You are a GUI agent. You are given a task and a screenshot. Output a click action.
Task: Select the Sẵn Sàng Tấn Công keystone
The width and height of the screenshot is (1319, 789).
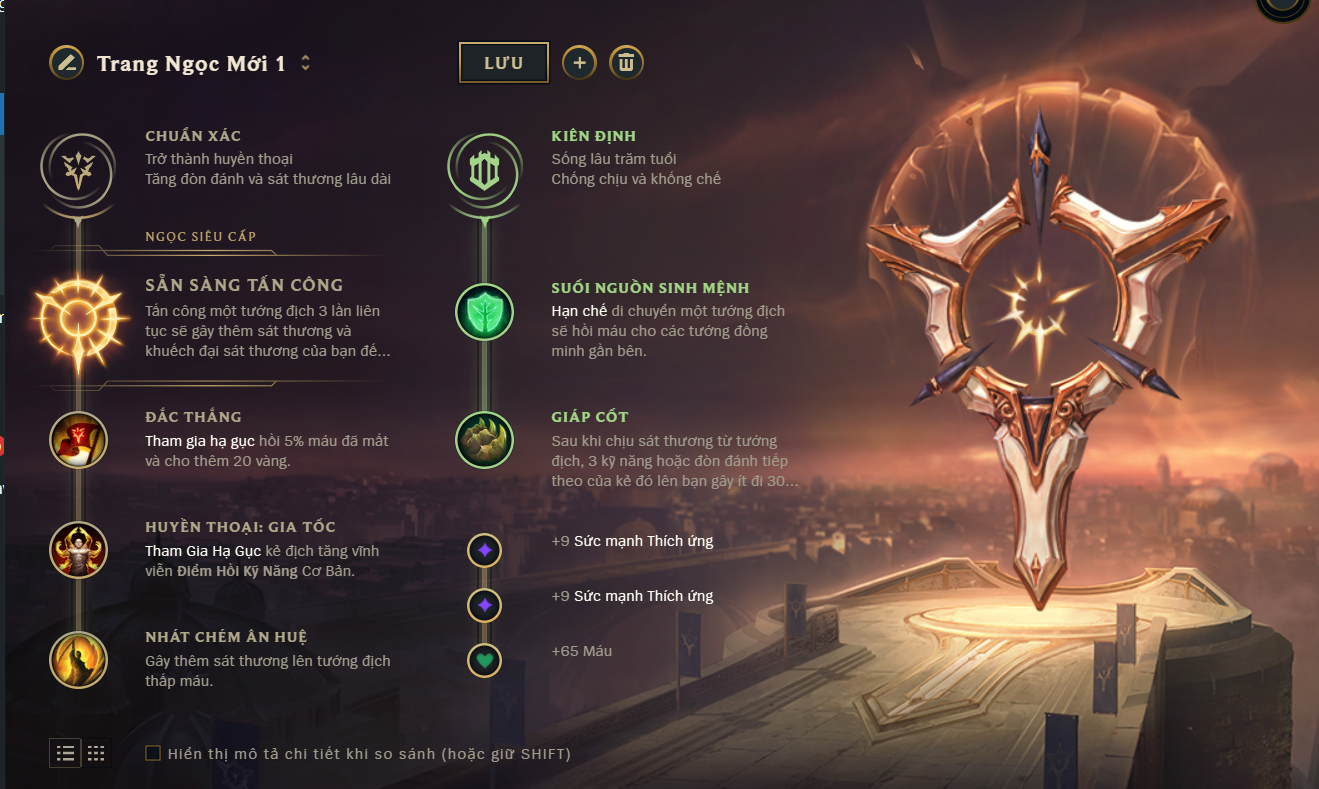point(78,320)
